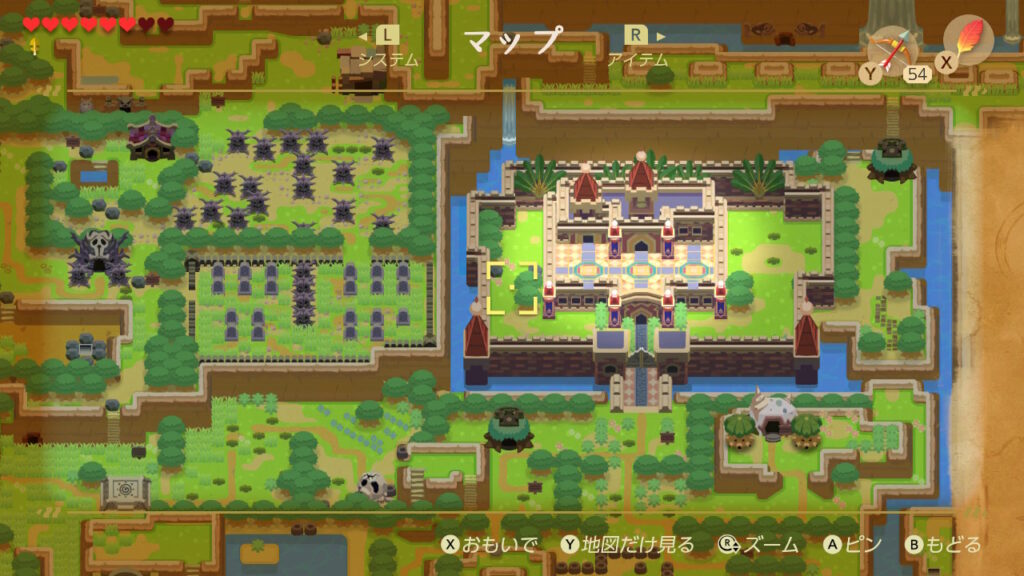Click the yellow map cursor brackets
Image resolution: width=1024 pixels, height=576 pixels.
(x=512, y=289)
